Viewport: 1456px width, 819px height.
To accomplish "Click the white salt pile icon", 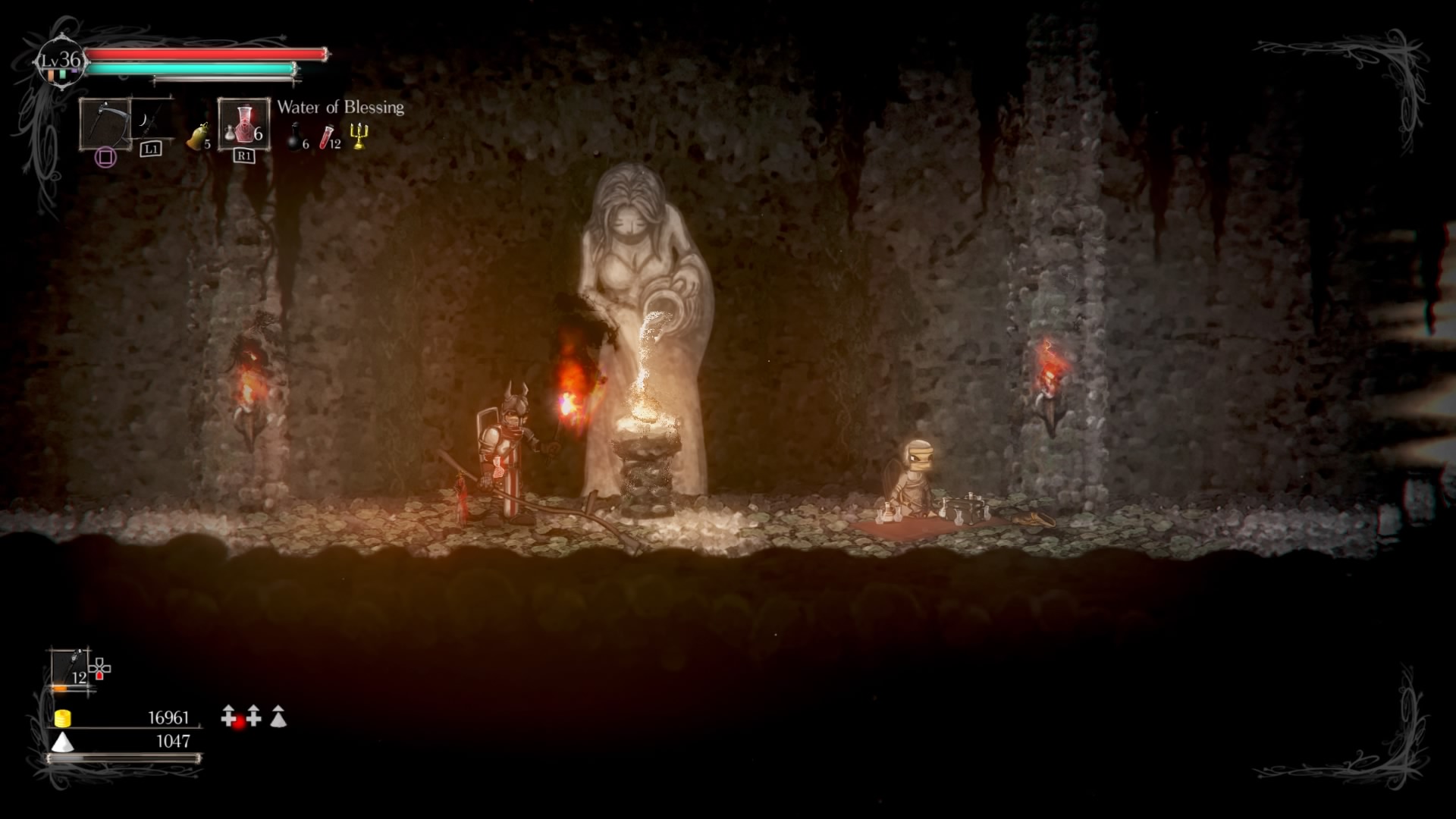I will (63, 742).
